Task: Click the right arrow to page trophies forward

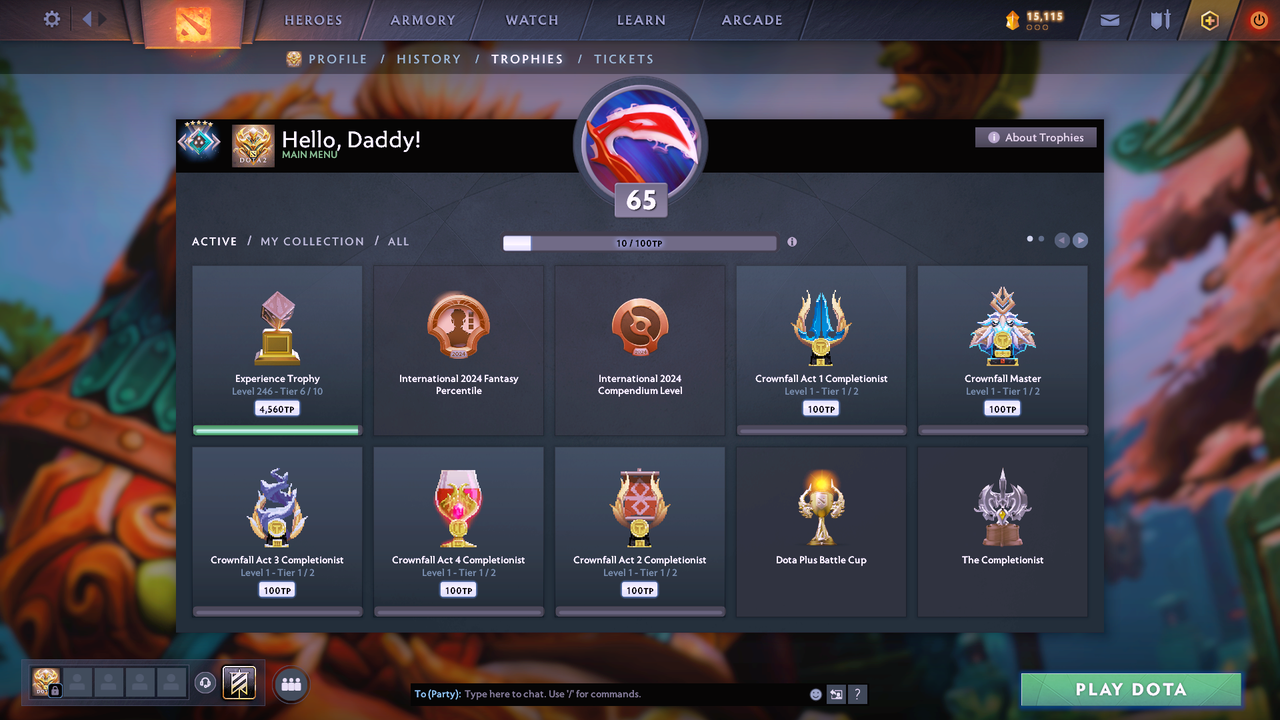Action: pos(1080,240)
